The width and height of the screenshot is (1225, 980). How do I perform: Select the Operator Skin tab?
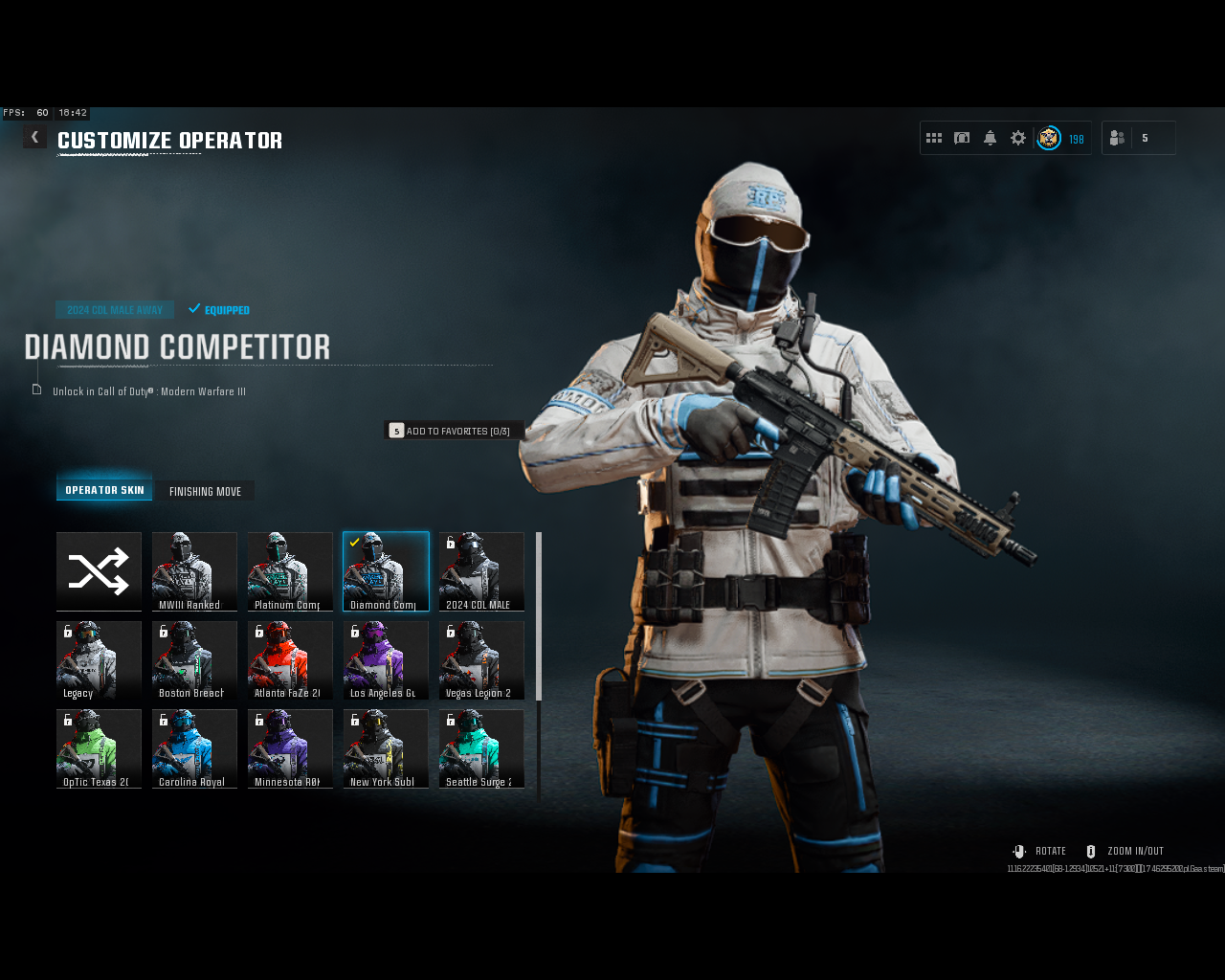tap(103, 488)
